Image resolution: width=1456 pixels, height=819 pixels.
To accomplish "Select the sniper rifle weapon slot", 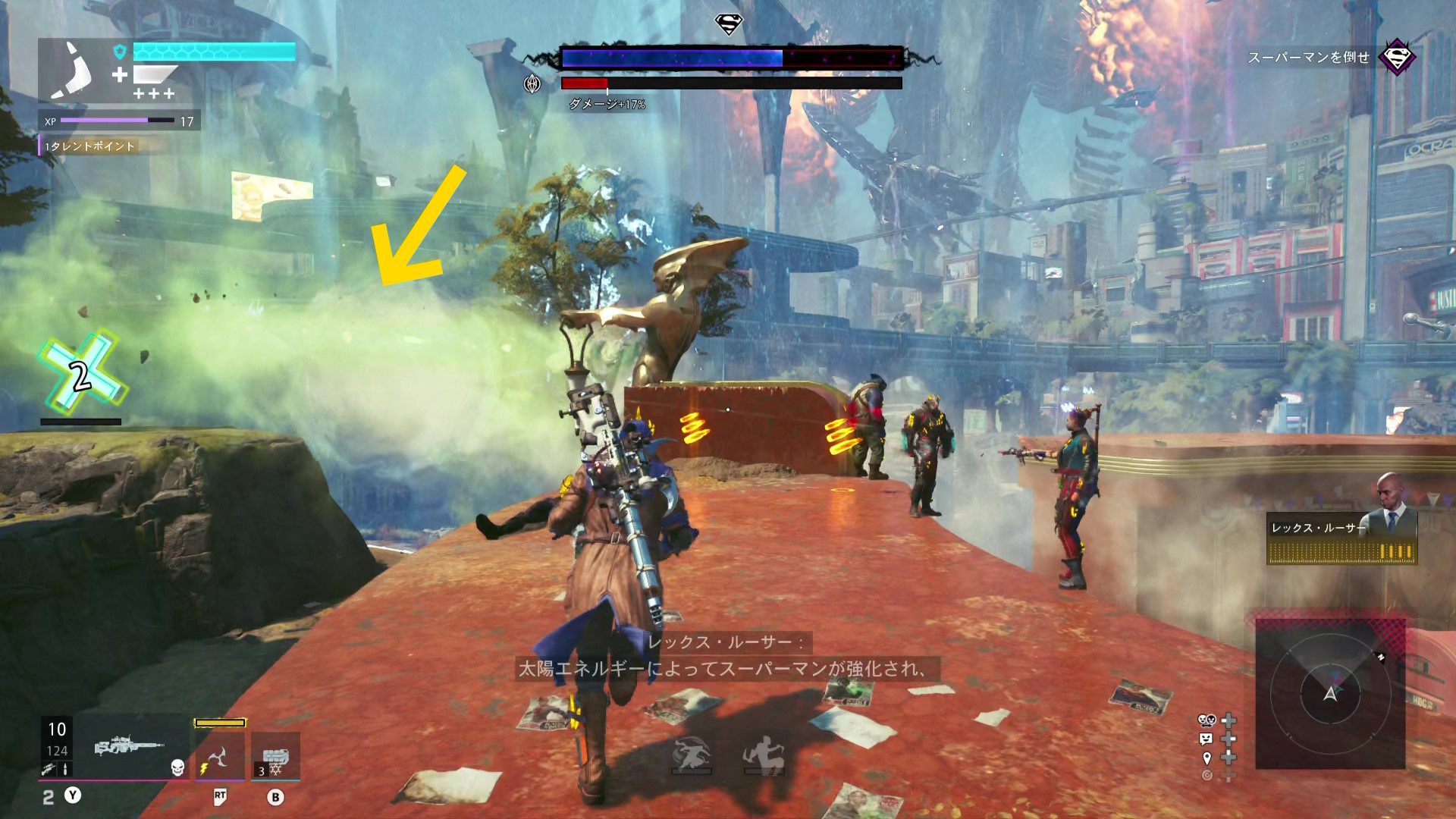I will pyautogui.click(x=129, y=746).
